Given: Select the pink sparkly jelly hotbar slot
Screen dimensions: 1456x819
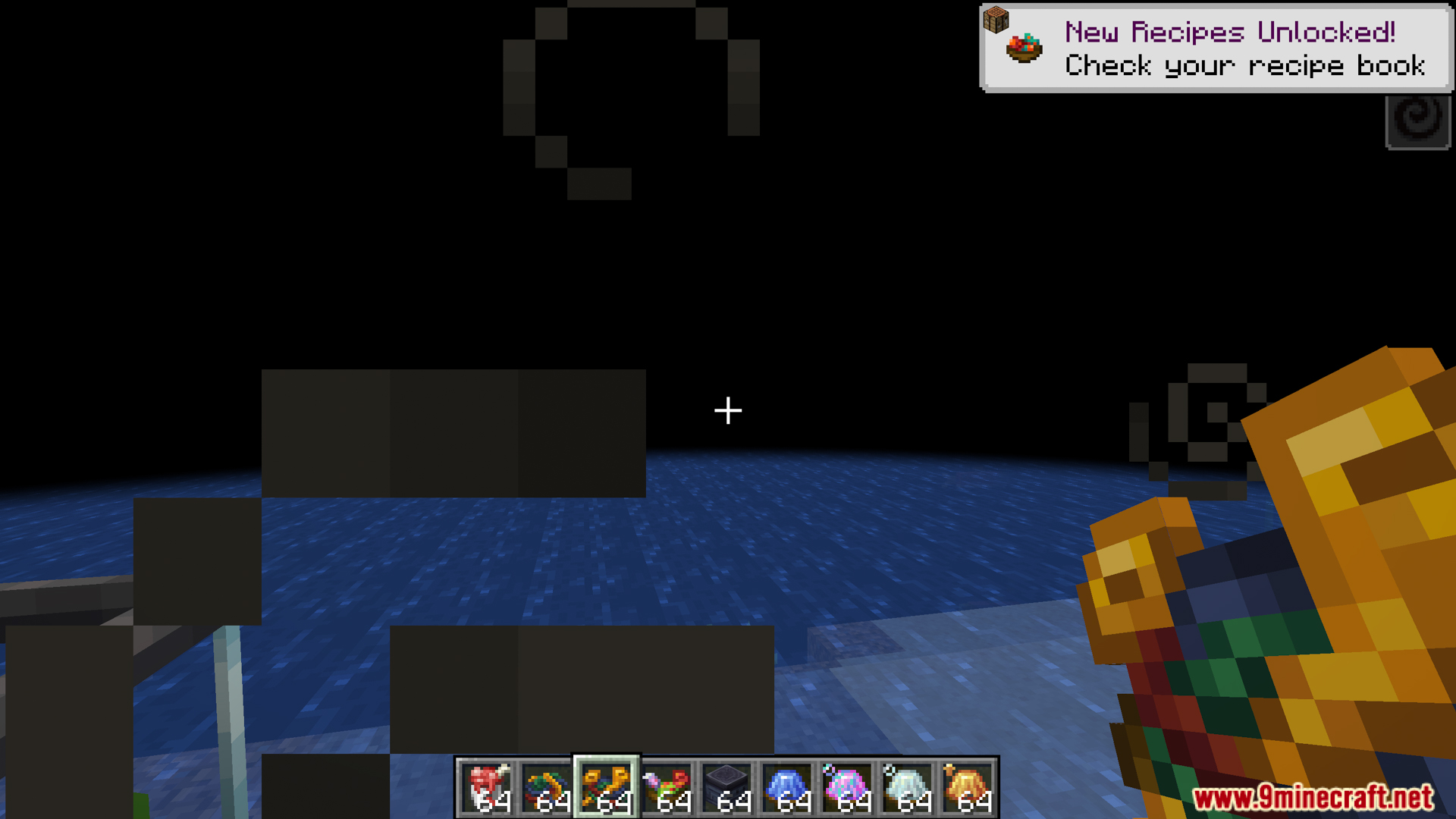Looking at the screenshot, I should pyautogui.click(x=847, y=787).
